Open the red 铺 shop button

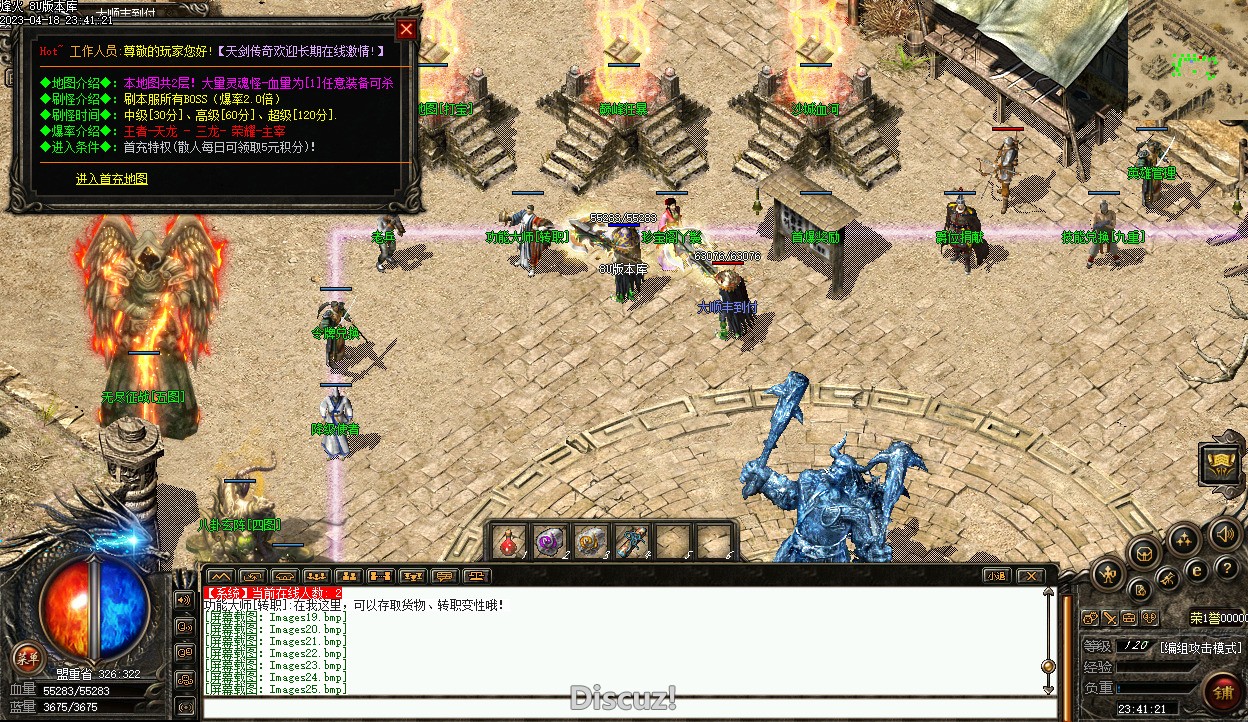(x=1222, y=691)
